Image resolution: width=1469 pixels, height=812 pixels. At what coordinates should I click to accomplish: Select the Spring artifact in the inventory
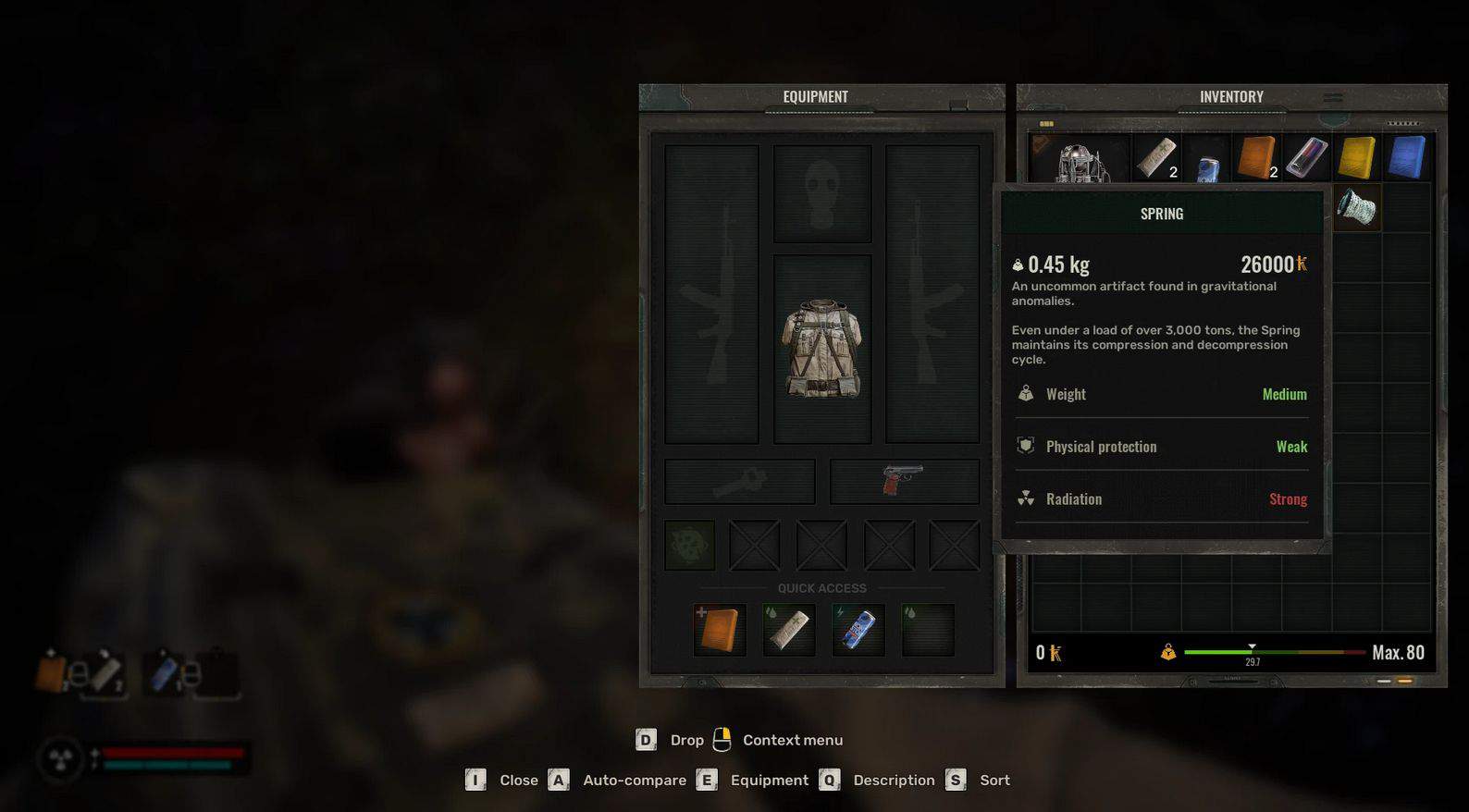[1356, 207]
